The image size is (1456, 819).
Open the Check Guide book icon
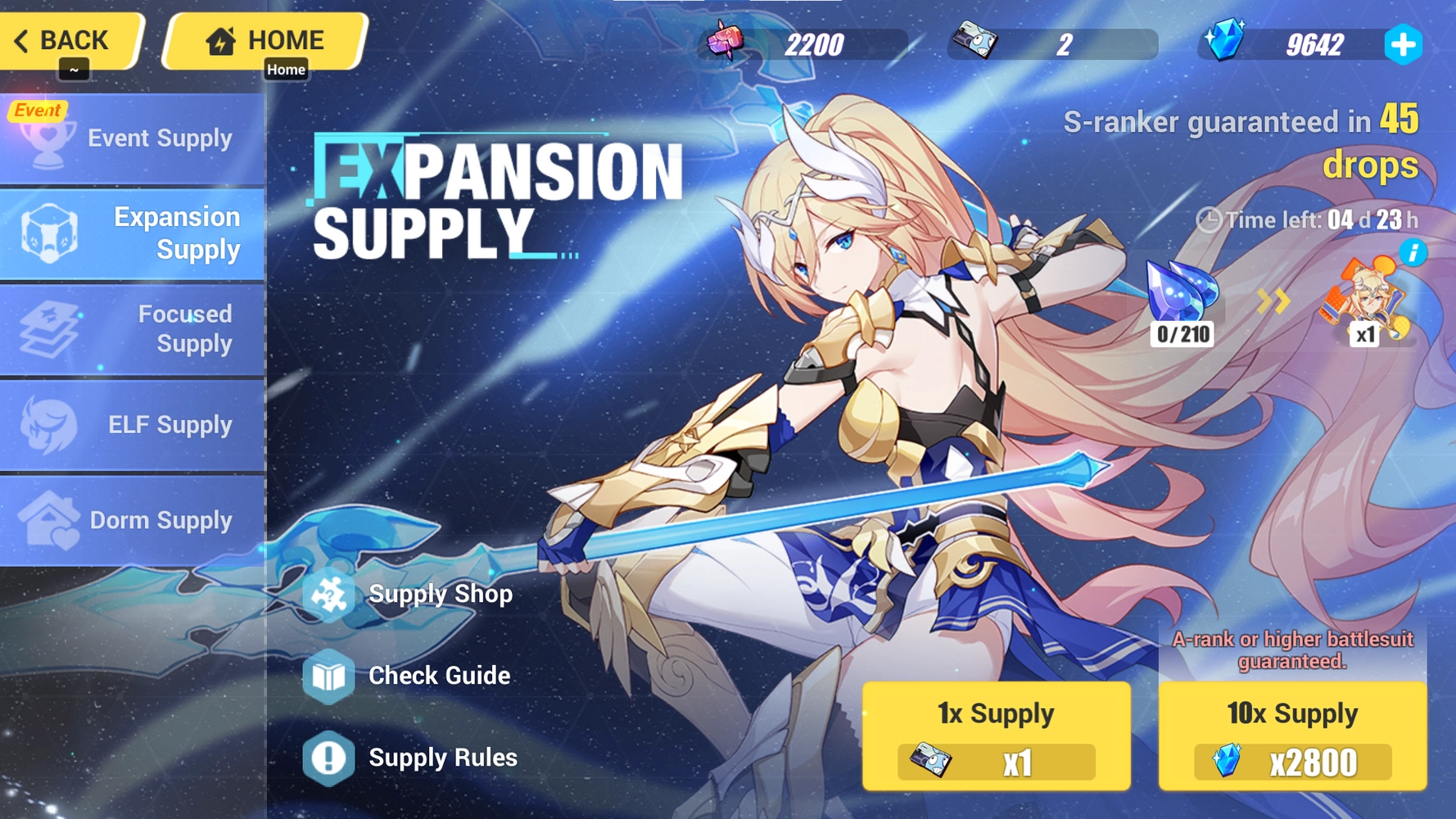coord(329,676)
